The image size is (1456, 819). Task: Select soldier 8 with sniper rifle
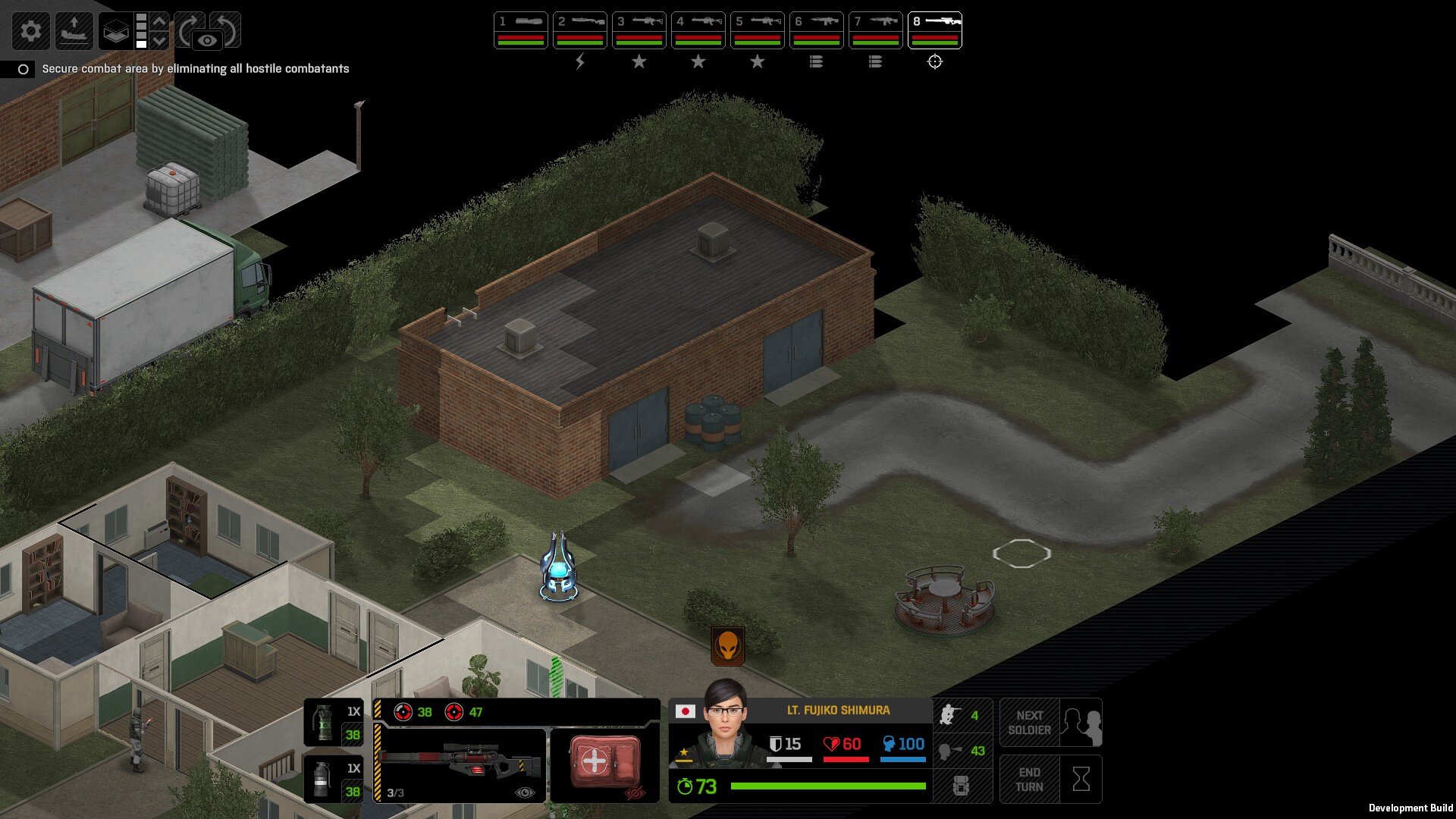(934, 30)
